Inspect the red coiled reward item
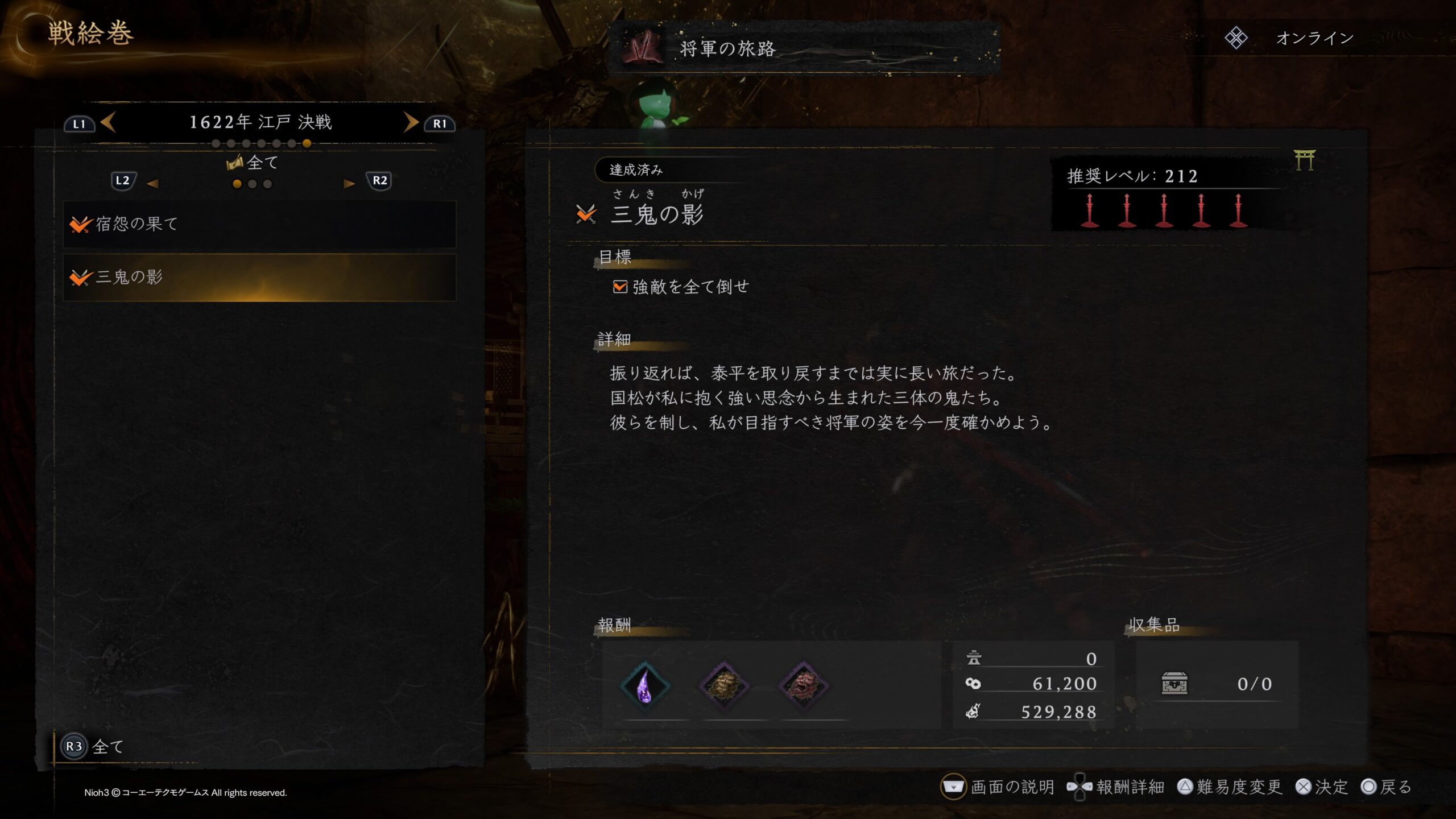Screen dimensions: 1456x819 [x=803, y=685]
